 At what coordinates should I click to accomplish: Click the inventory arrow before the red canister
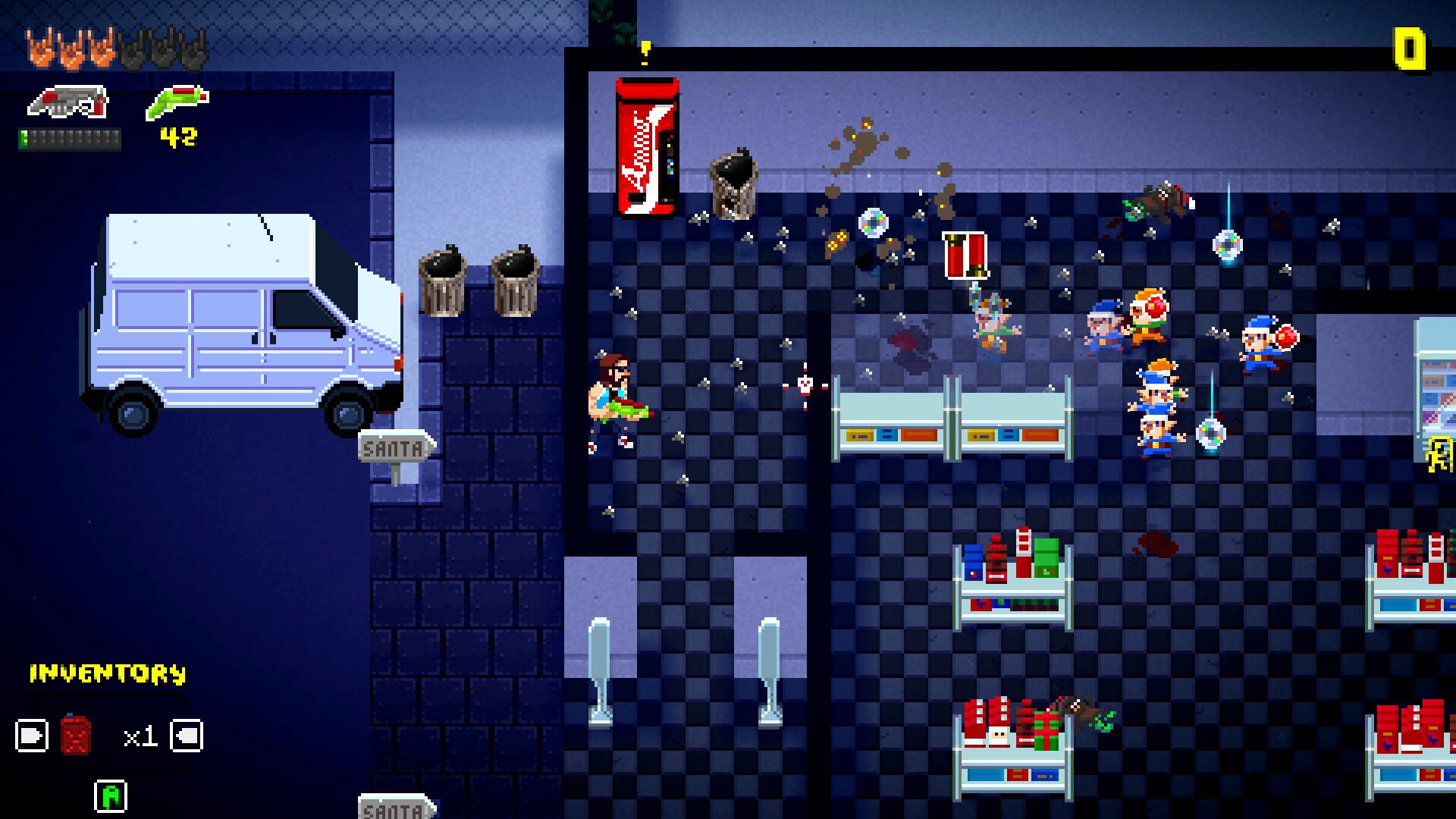[x=32, y=736]
